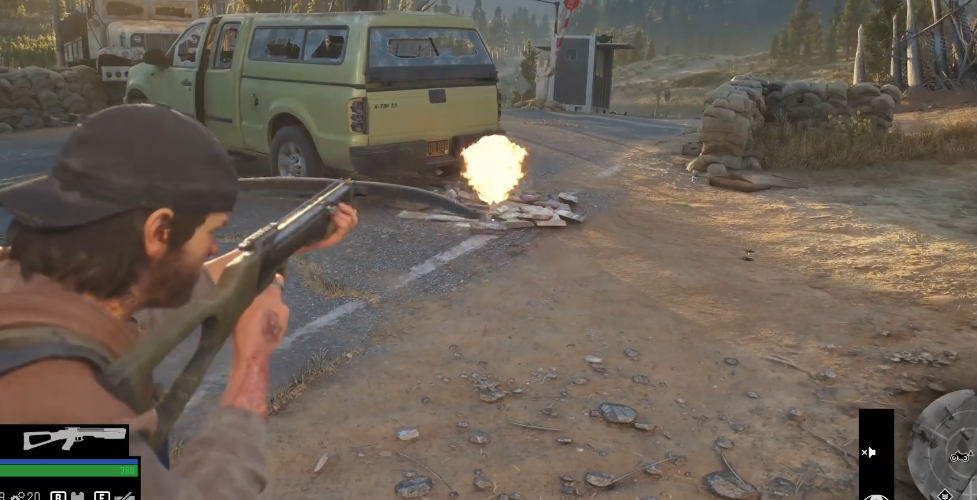
Task: Select the equipped rifle weapon icon
Action: point(63,438)
